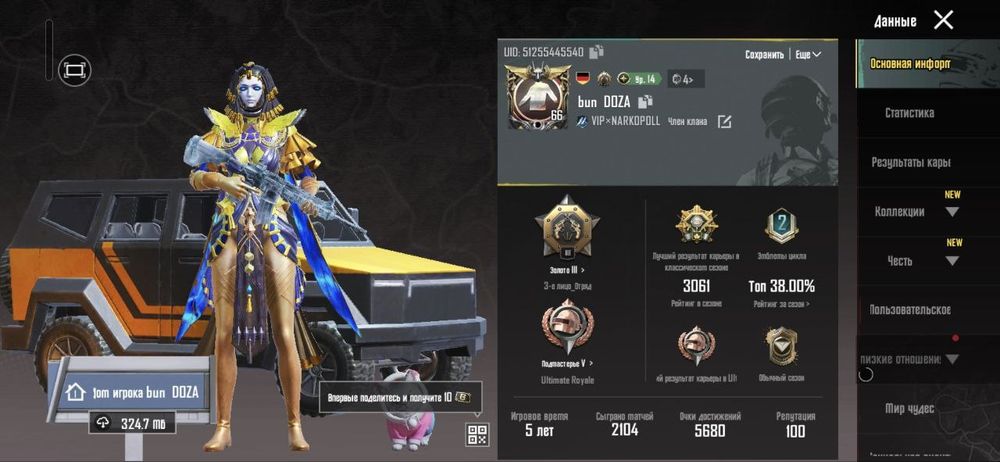Image resolution: width=1000 pixels, height=462 pixels.
Task: Open the Результаты карьеры tab
Action: coord(910,162)
